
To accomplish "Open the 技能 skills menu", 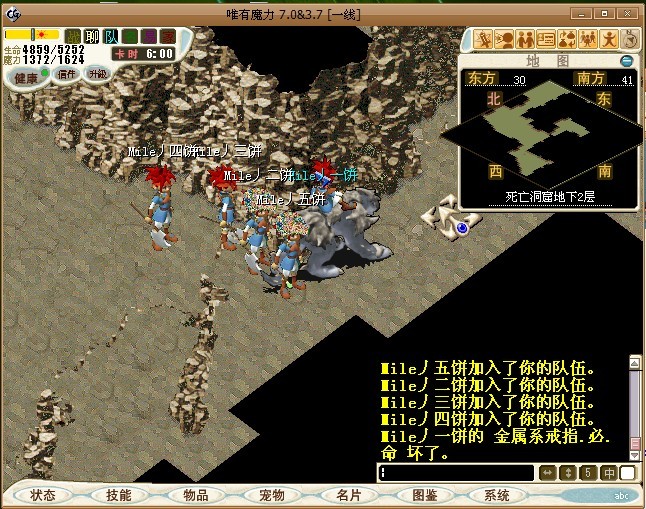I will pyautogui.click(x=119, y=495).
